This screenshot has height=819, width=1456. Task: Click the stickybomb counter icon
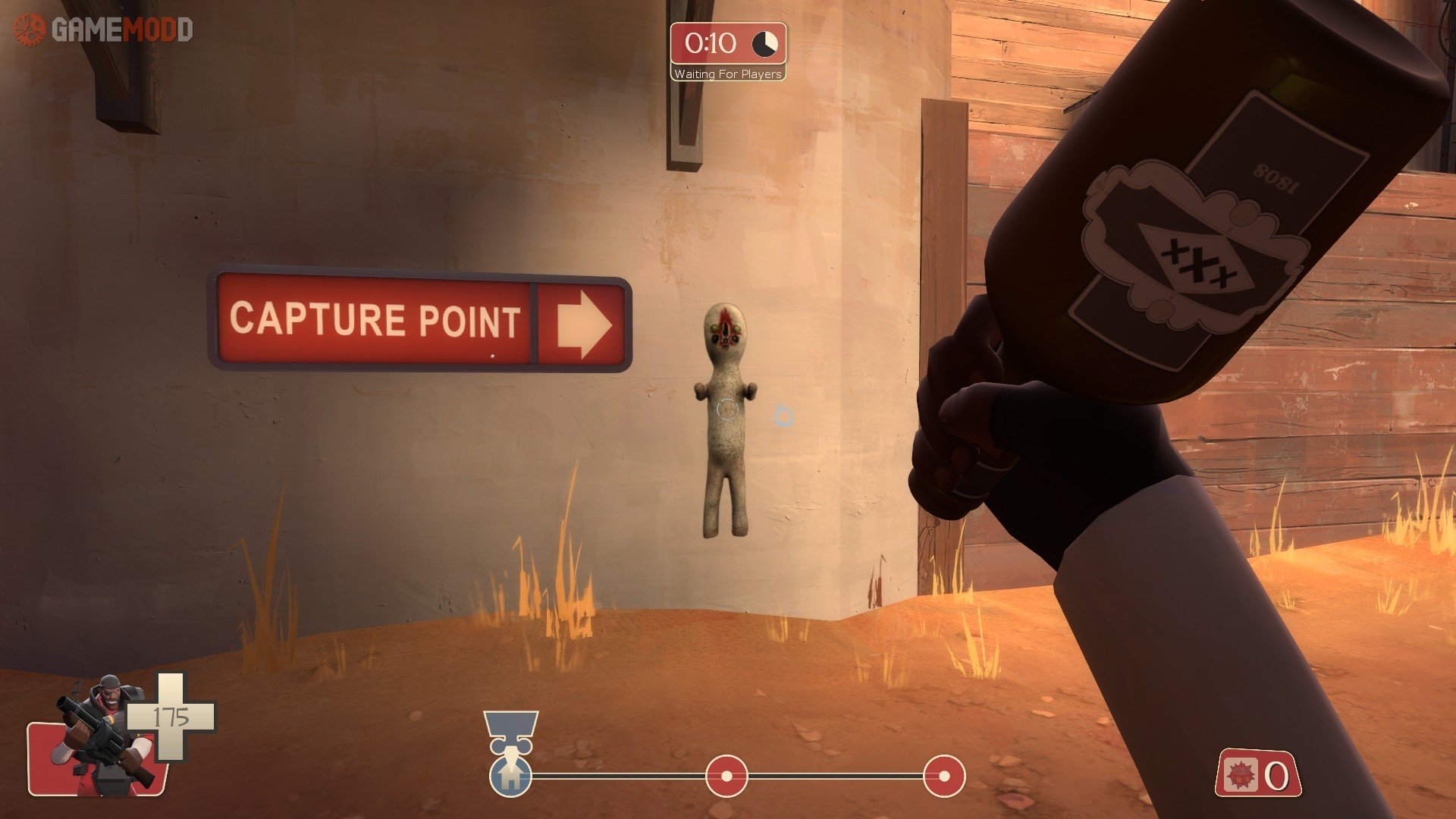[1241, 775]
